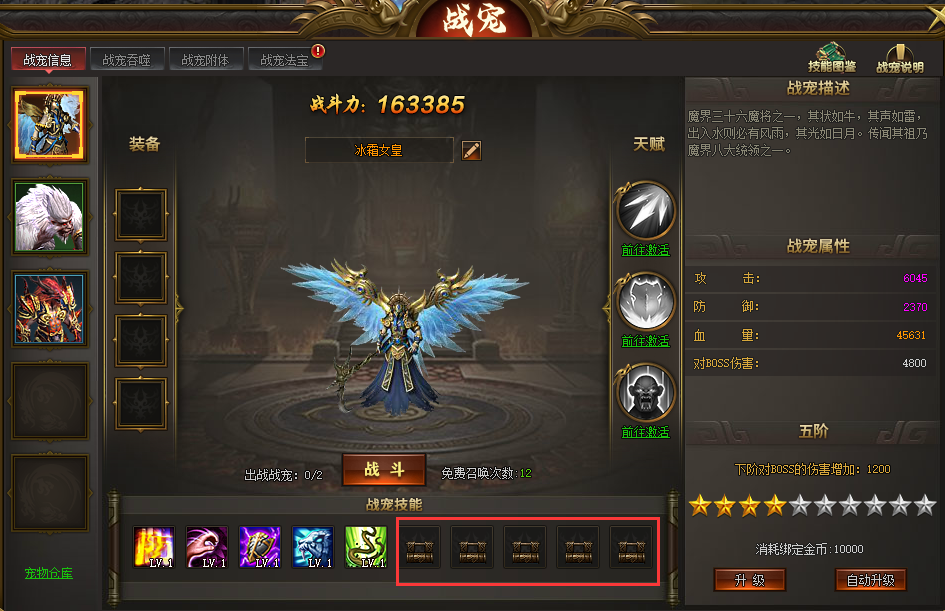The width and height of the screenshot is (945, 611).
Task: Switch to the 战宠附体 tab
Action: tap(205, 60)
